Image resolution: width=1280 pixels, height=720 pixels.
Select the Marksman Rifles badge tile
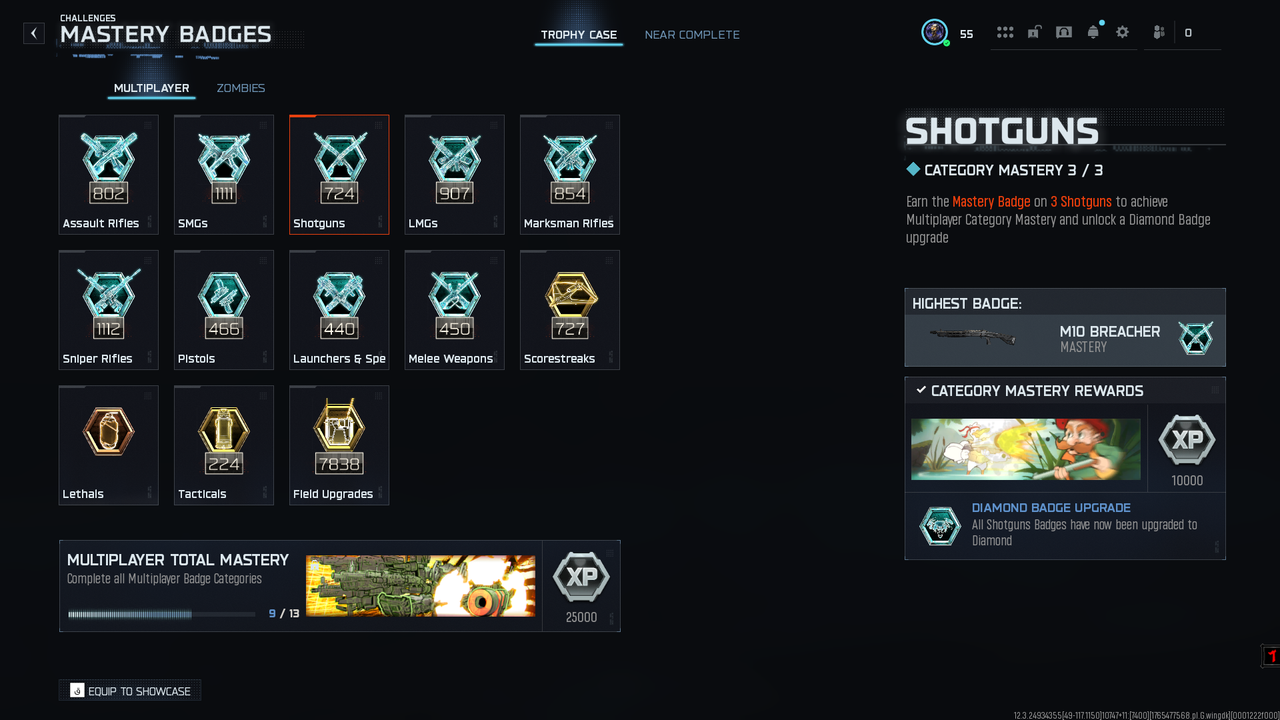(x=570, y=174)
